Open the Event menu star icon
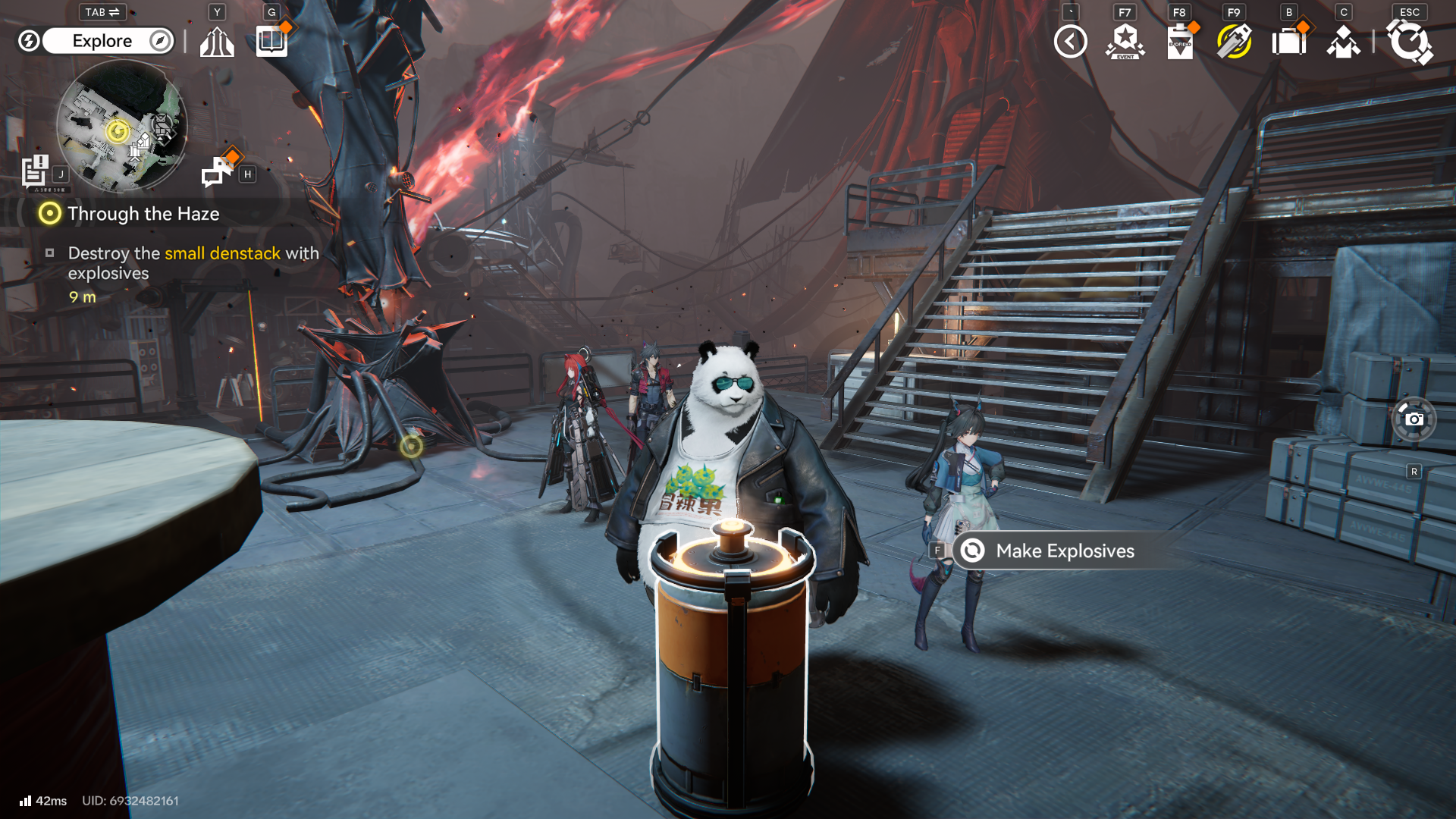The image size is (1456, 819). pos(1125,42)
